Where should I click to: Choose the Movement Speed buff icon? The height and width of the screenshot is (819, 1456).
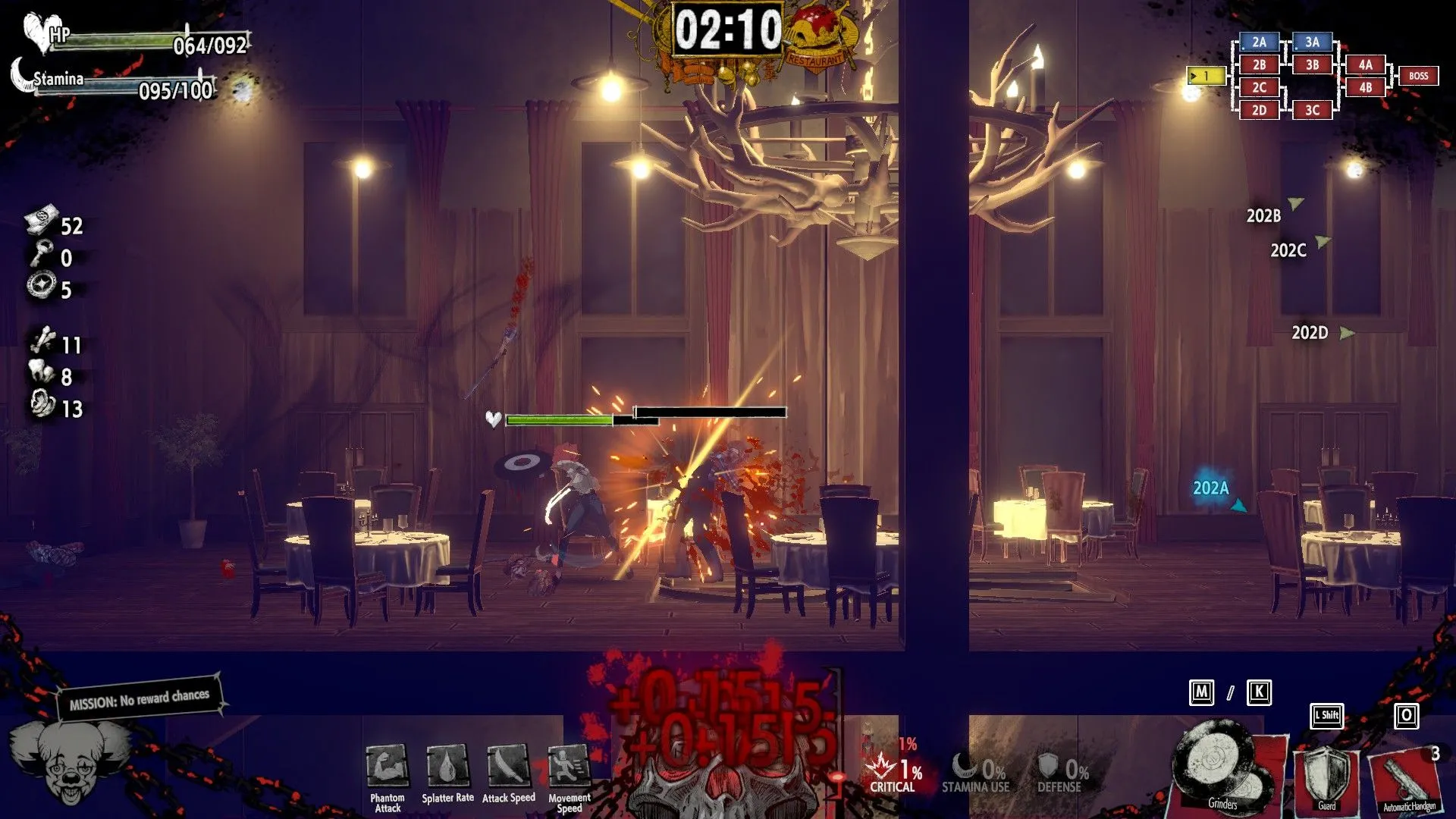pos(569,766)
